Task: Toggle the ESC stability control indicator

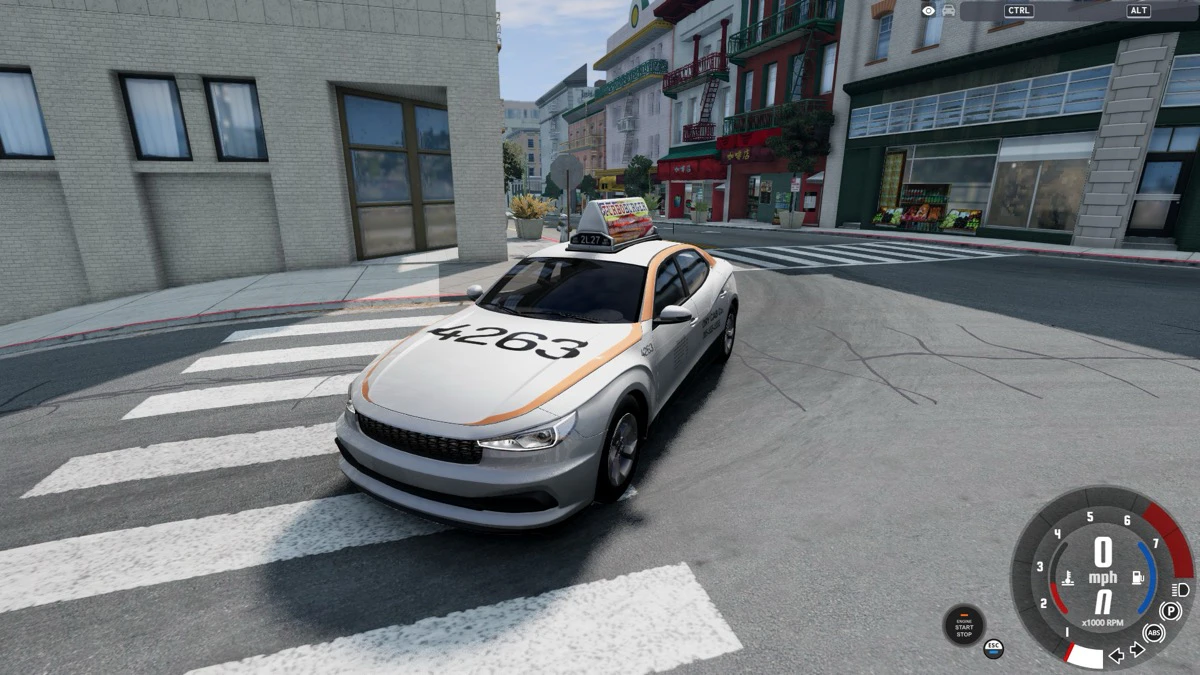Action: click(x=993, y=648)
